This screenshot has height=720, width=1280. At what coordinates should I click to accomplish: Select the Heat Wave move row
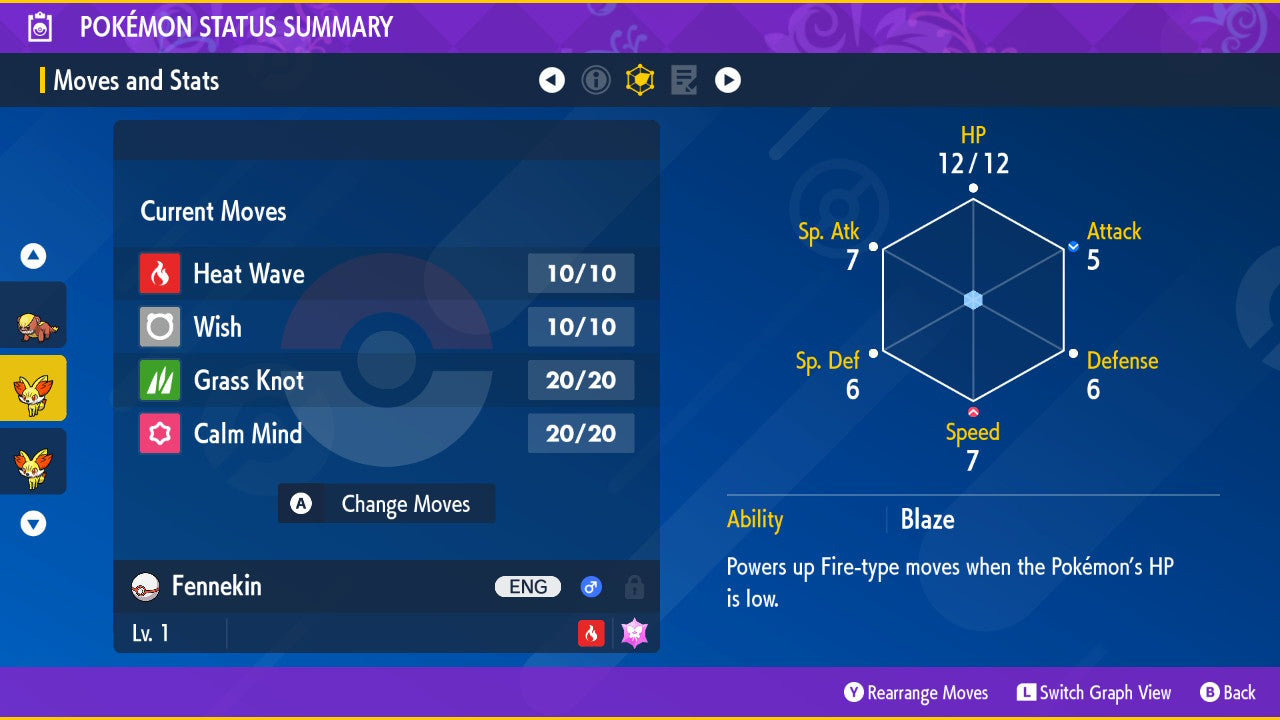click(x=386, y=273)
